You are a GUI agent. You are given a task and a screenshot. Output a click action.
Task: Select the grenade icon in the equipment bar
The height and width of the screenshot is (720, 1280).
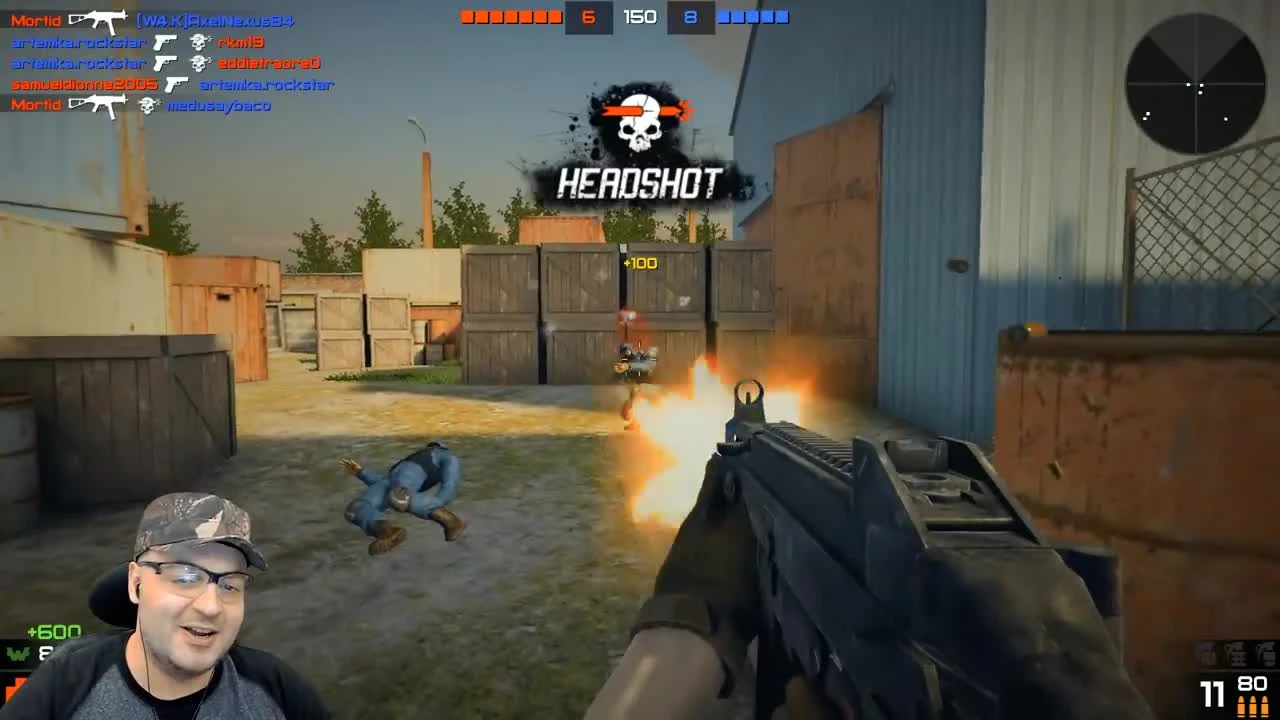tap(1235, 654)
